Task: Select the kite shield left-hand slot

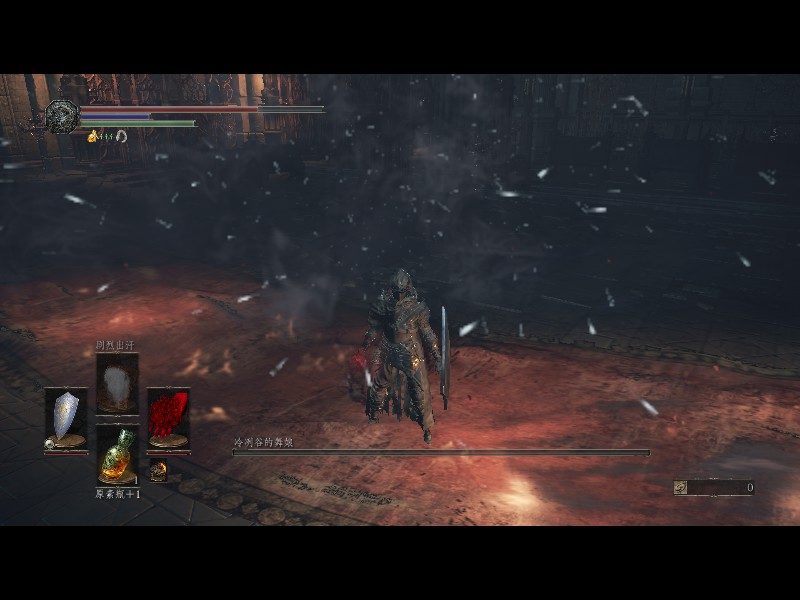Action: (66, 417)
